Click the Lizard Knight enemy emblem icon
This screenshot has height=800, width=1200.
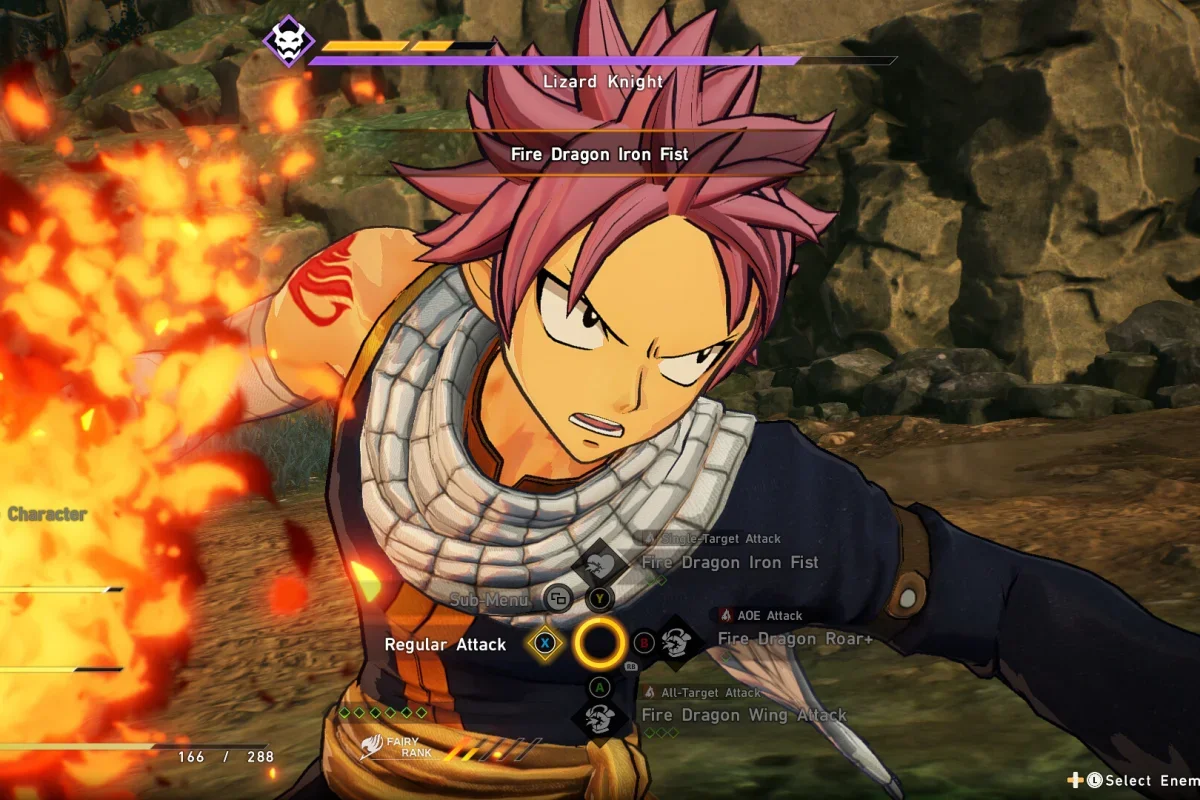coord(288,42)
